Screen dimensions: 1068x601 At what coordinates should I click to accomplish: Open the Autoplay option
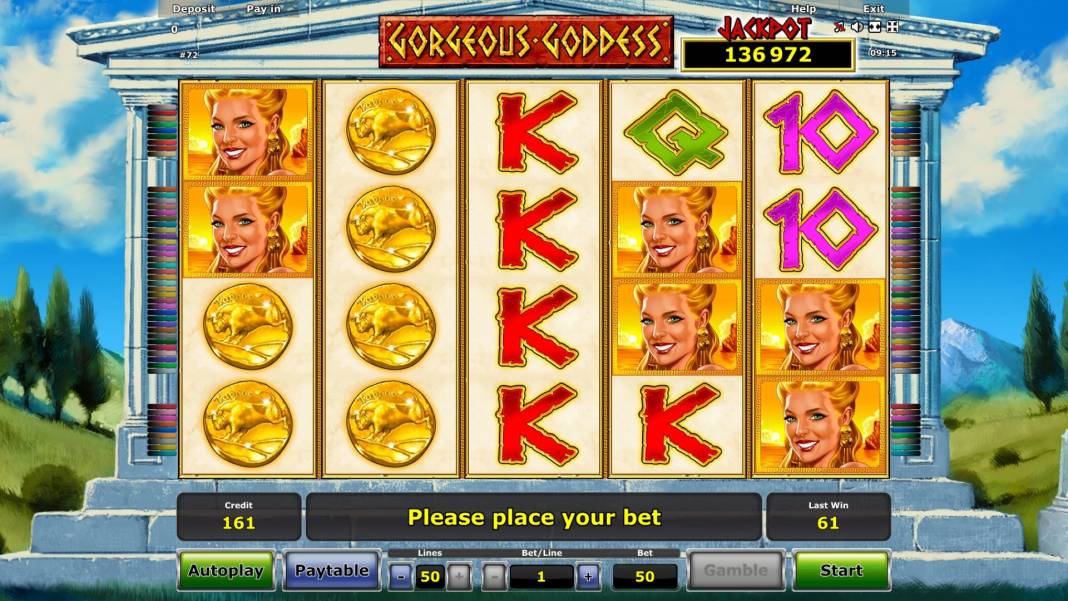[226, 571]
